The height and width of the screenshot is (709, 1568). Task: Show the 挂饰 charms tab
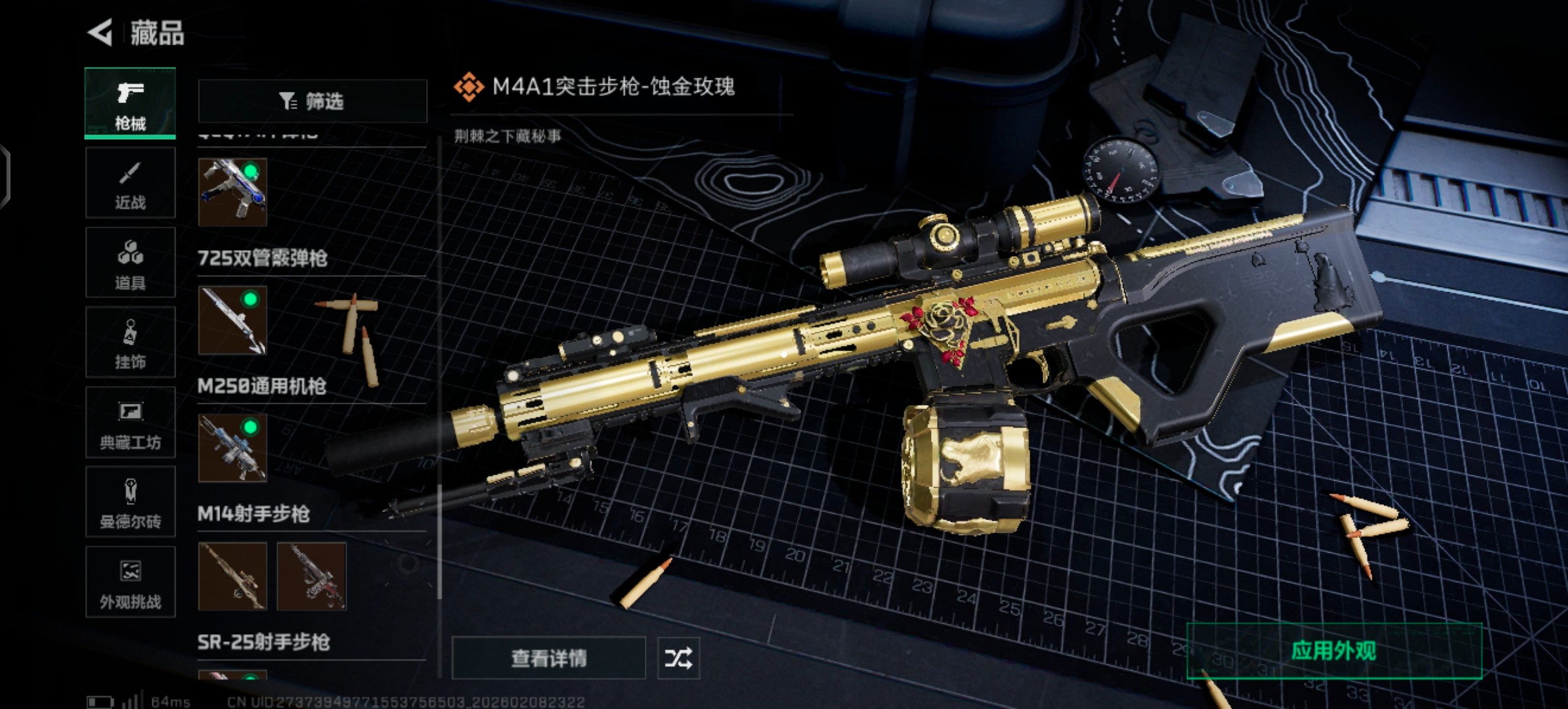[130, 342]
